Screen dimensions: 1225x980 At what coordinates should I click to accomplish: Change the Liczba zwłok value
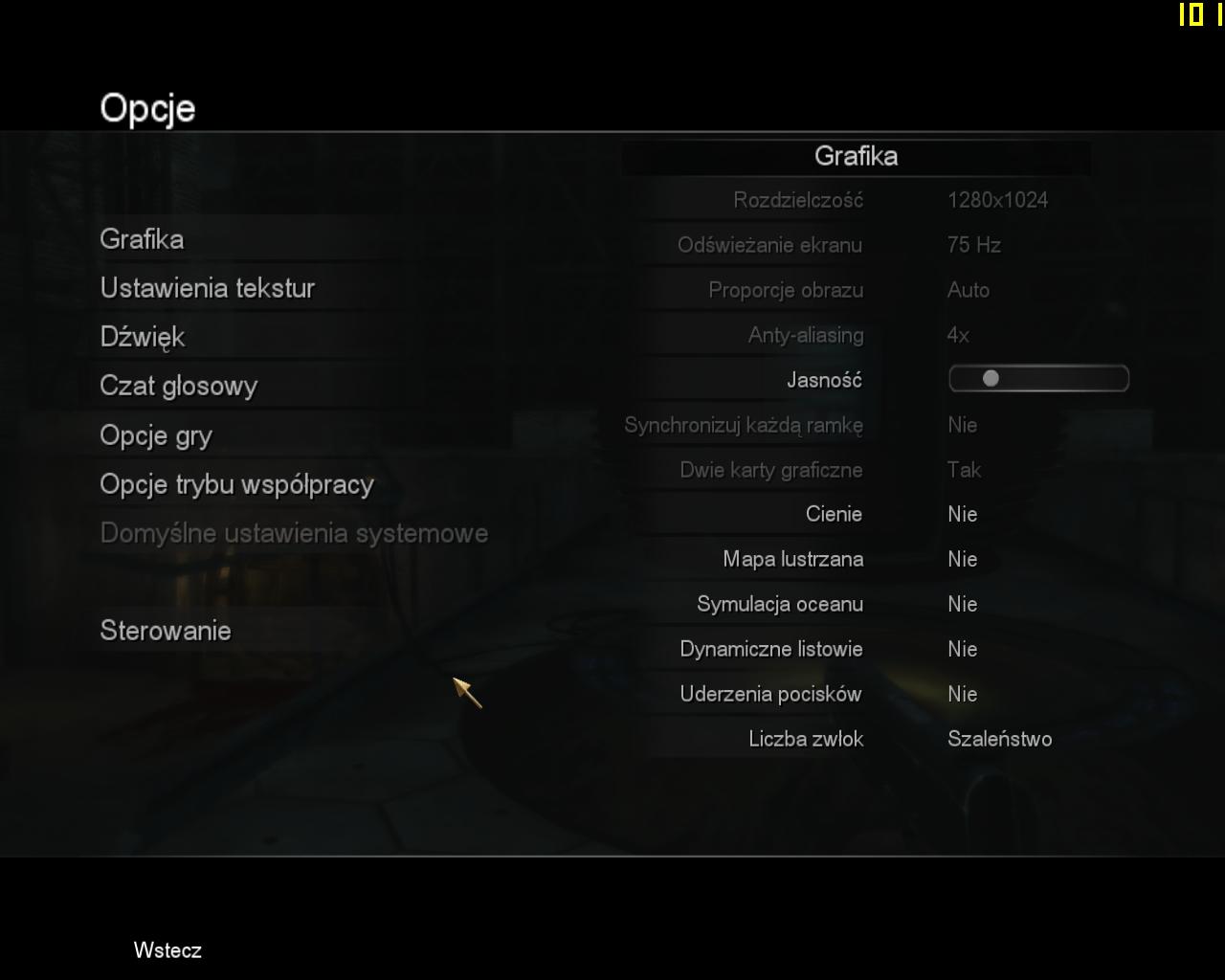pos(999,739)
